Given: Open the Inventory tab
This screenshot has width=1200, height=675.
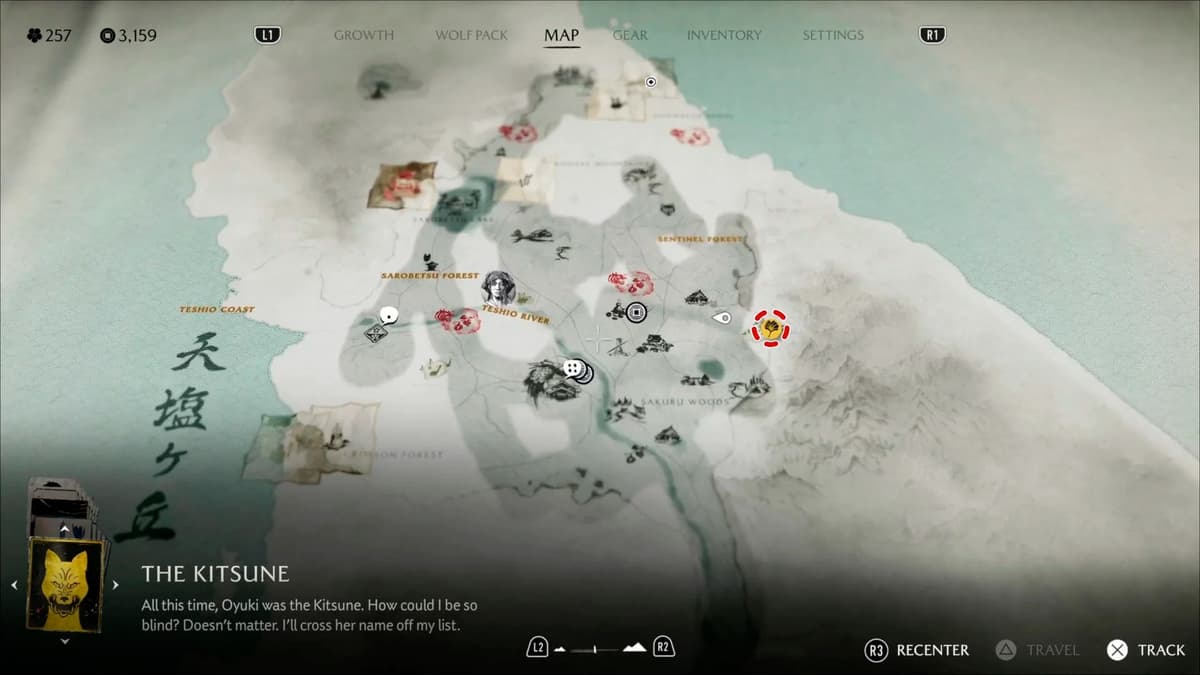Looking at the screenshot, I should click(x=724, y=35).
